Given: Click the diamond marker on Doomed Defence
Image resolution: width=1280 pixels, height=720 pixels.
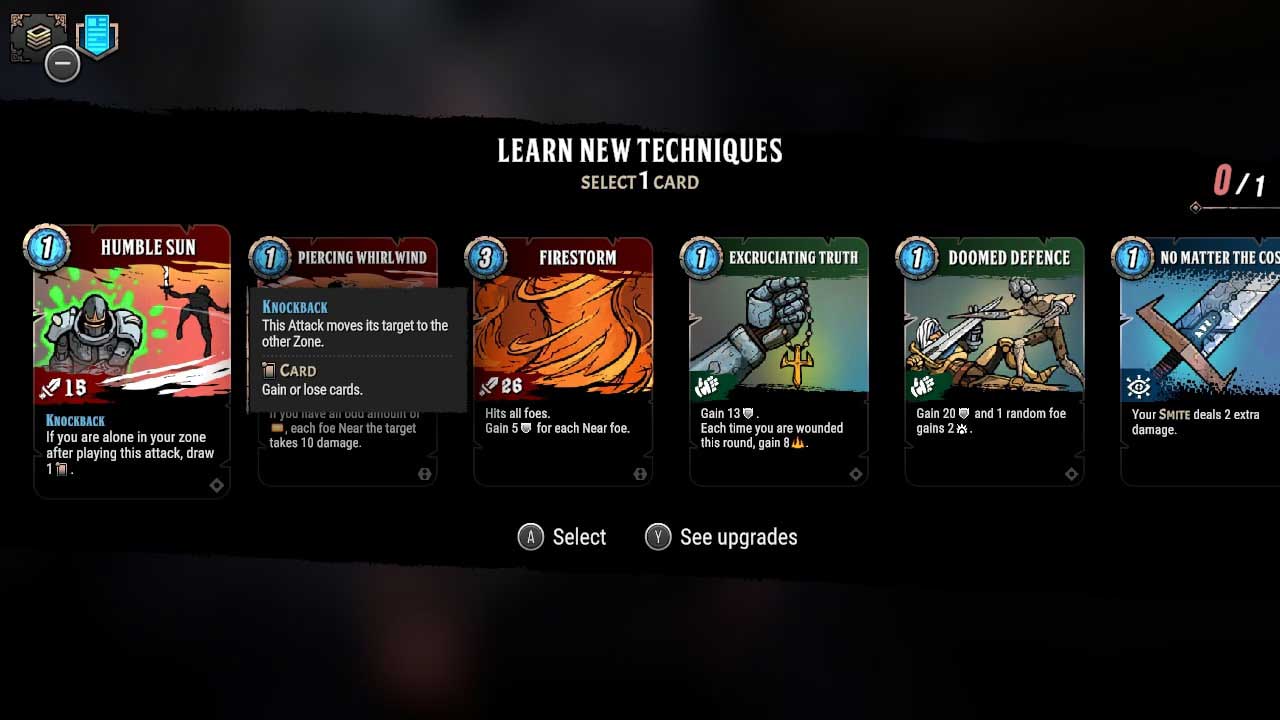Looking at the screenshot, I should [x=1071, y=474].
